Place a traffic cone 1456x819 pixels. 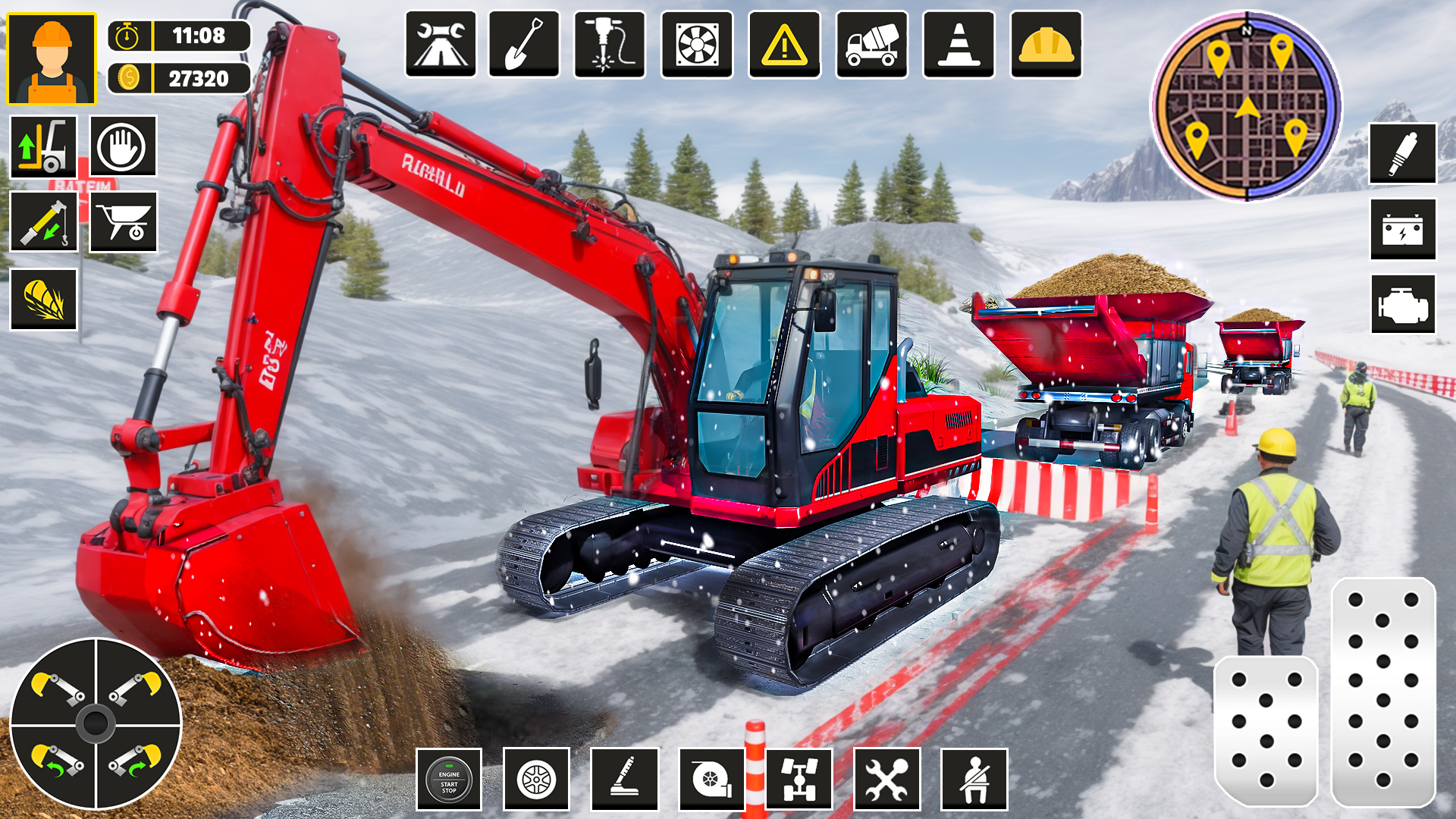(x=960, y=45)
